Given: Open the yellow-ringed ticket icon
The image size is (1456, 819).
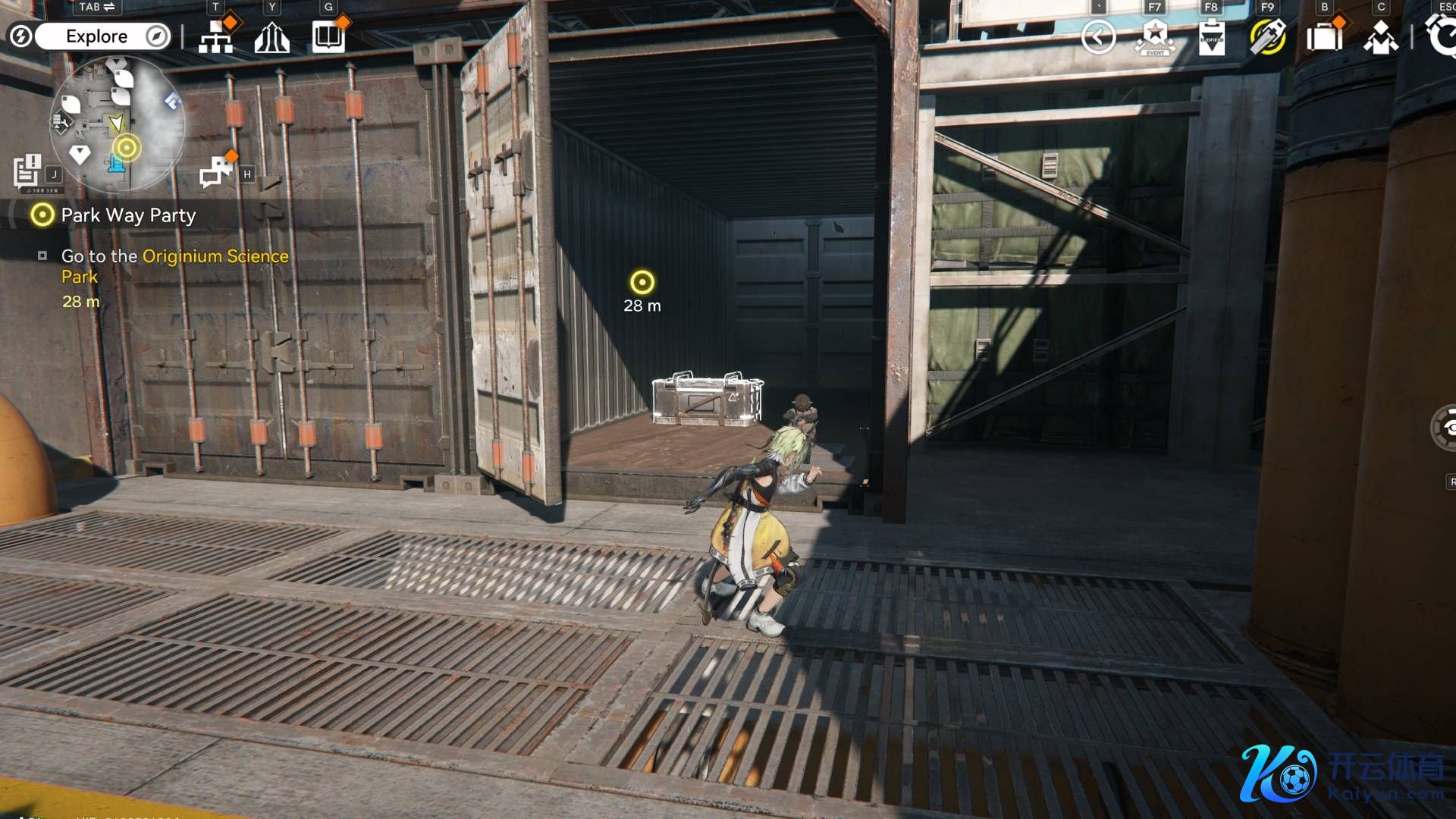Looking at the screenshot, I should click(x=1267, y=36).
